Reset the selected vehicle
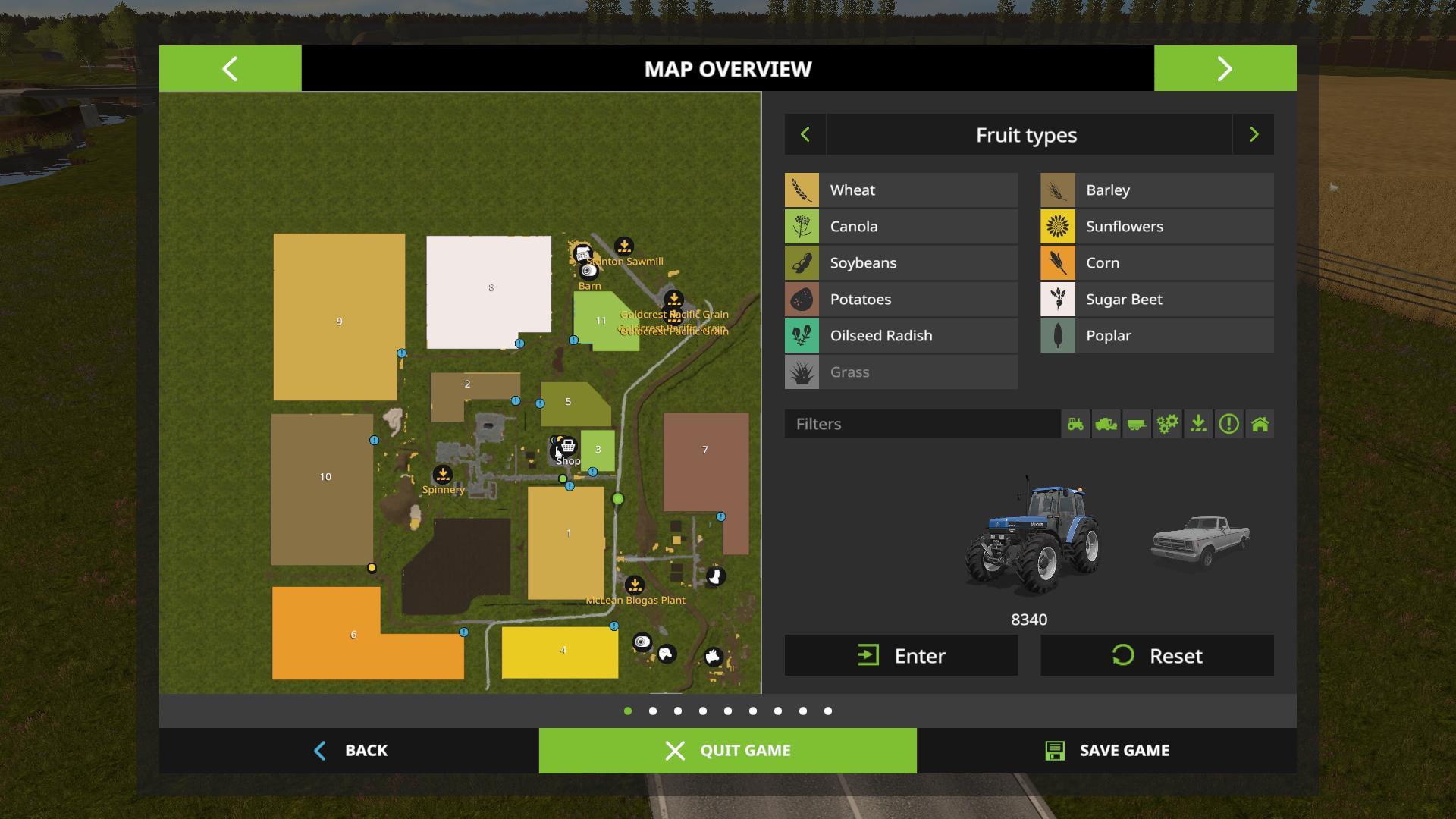The width and height of the screenshot is (1456, 819). point(1156,655)
